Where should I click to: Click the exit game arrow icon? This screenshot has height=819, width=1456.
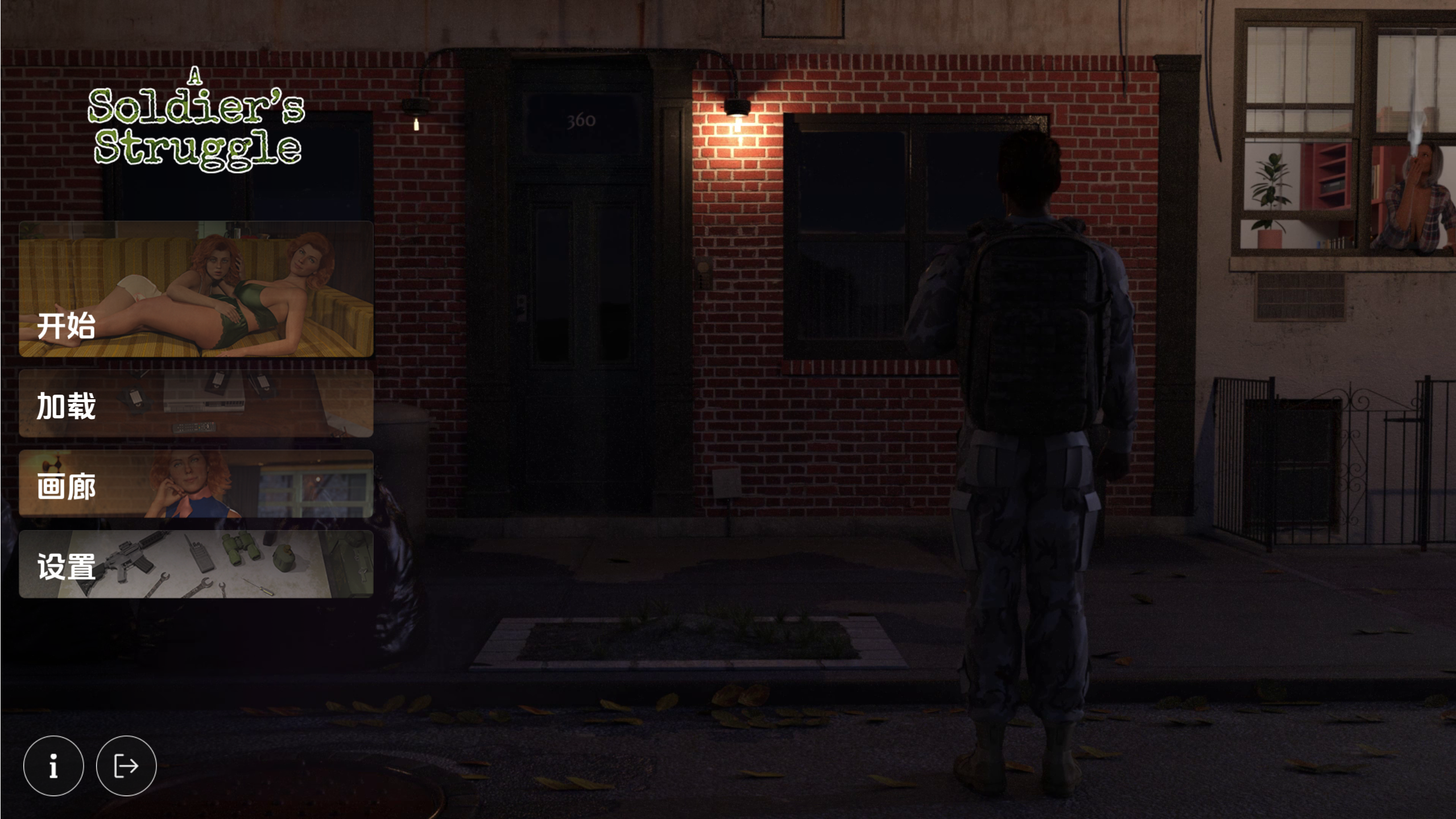[126, 766]
